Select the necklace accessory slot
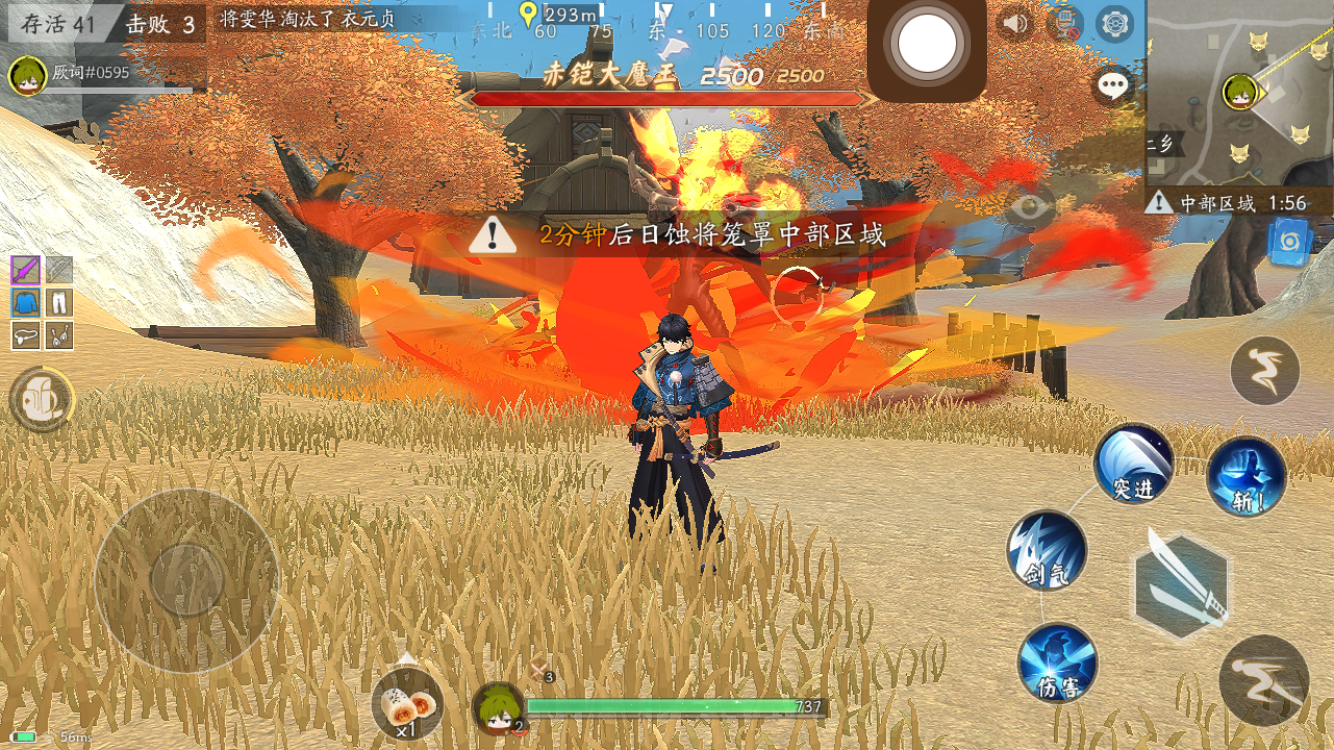The width and height of the screenshot is (1334, 750). point(26,336)
